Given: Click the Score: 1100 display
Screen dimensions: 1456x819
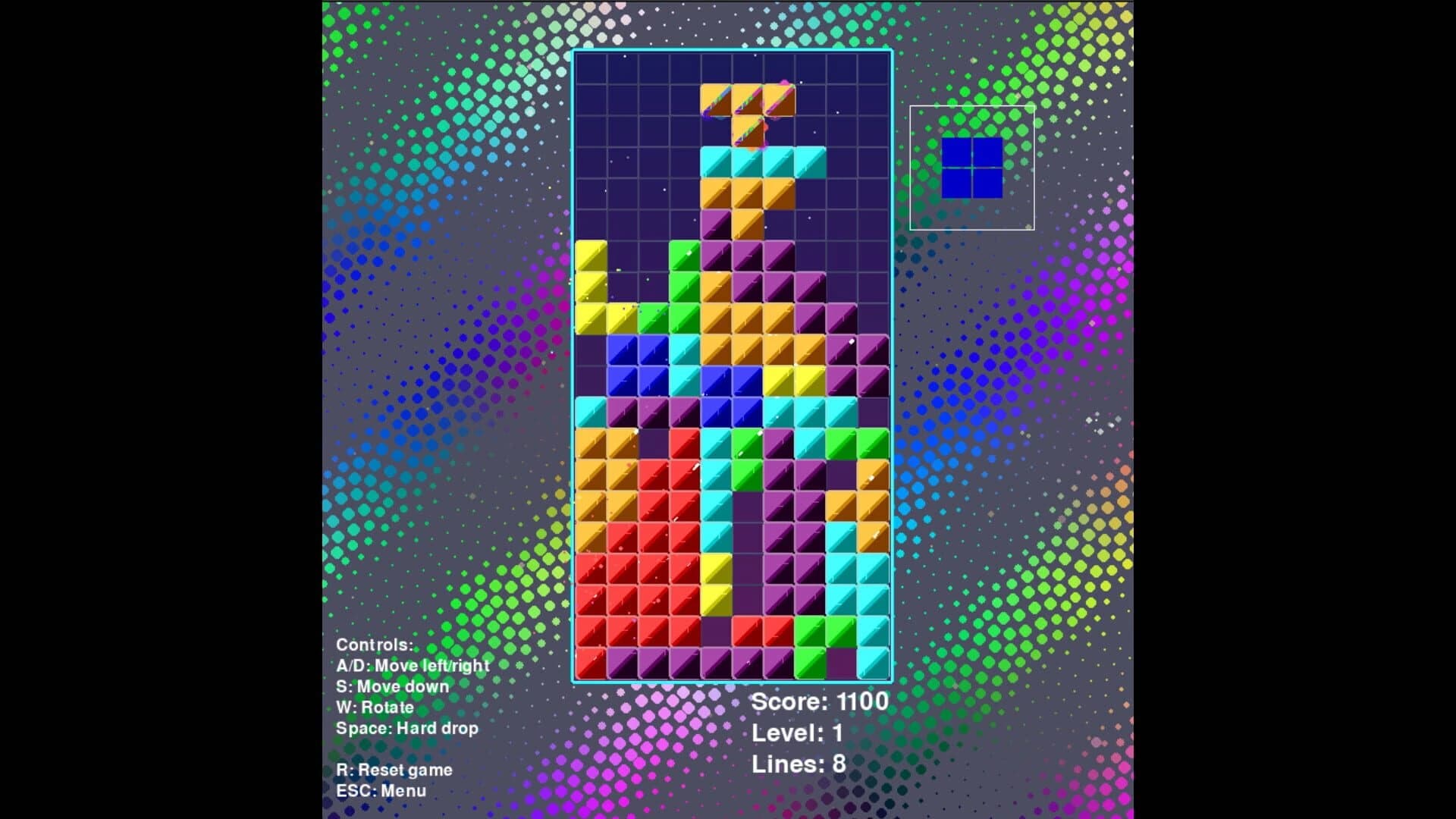Looking at the screenshot, I should click(819, 702).
